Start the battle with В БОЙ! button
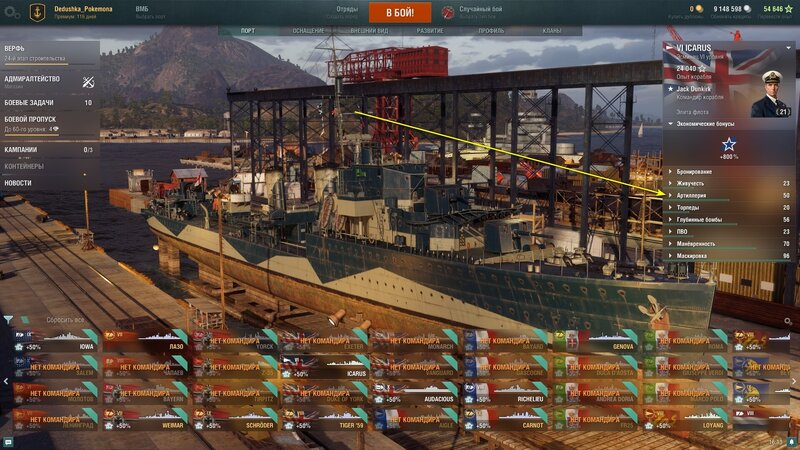Screen dimensions: 800x450 coord(399,12)
